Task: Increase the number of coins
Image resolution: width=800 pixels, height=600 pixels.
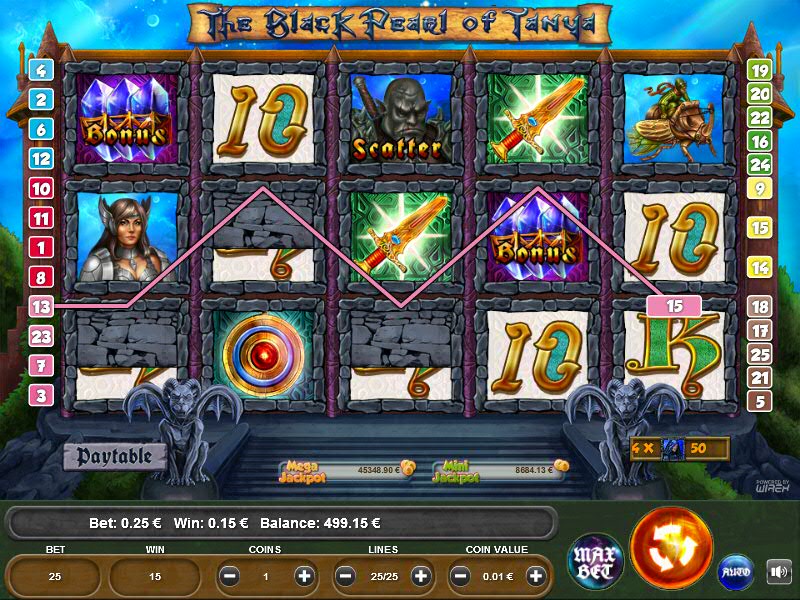Action: pos(305,577)
